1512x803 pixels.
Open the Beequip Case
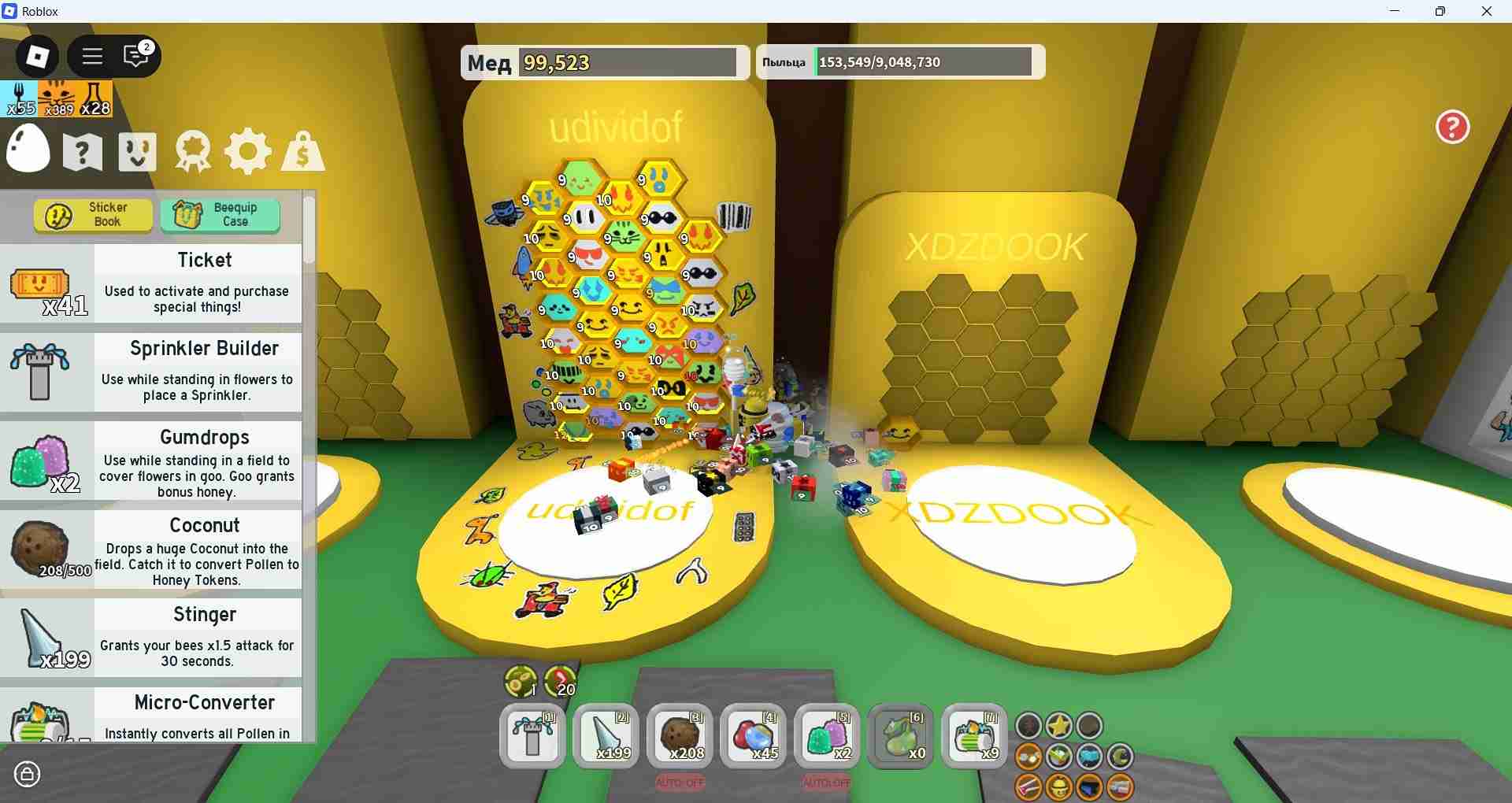[220, 213]
